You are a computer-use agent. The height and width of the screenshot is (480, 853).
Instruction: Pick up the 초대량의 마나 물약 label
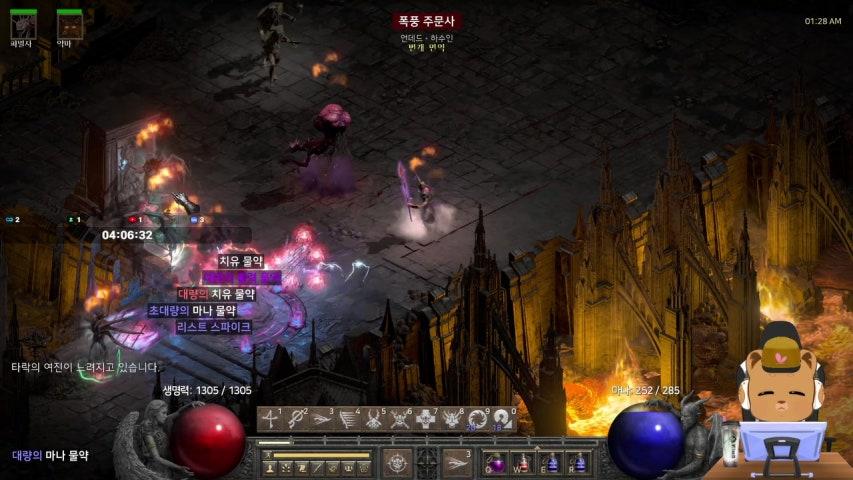pos(192,310)
